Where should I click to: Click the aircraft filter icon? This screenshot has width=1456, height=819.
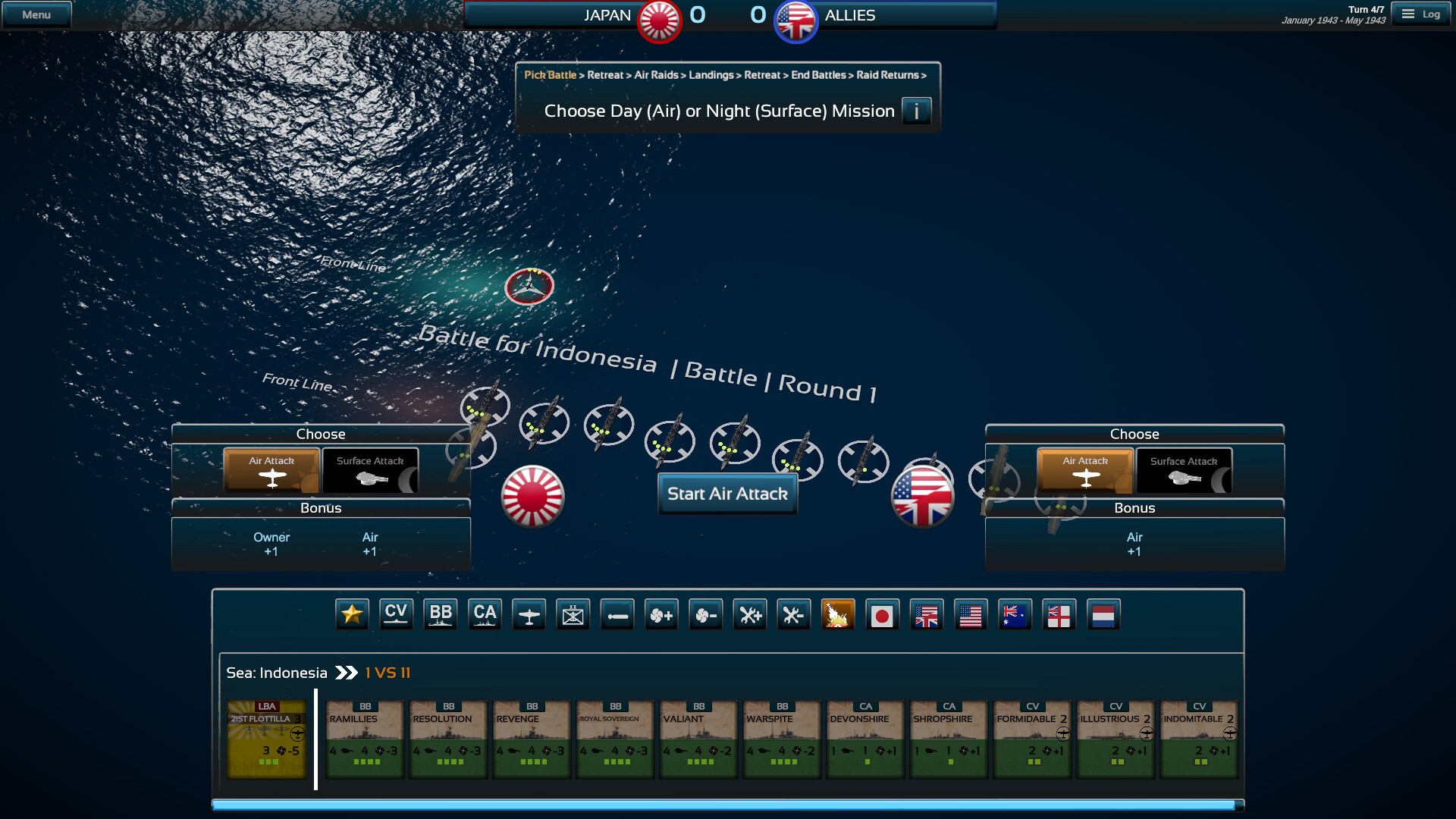tap(529, 614)
